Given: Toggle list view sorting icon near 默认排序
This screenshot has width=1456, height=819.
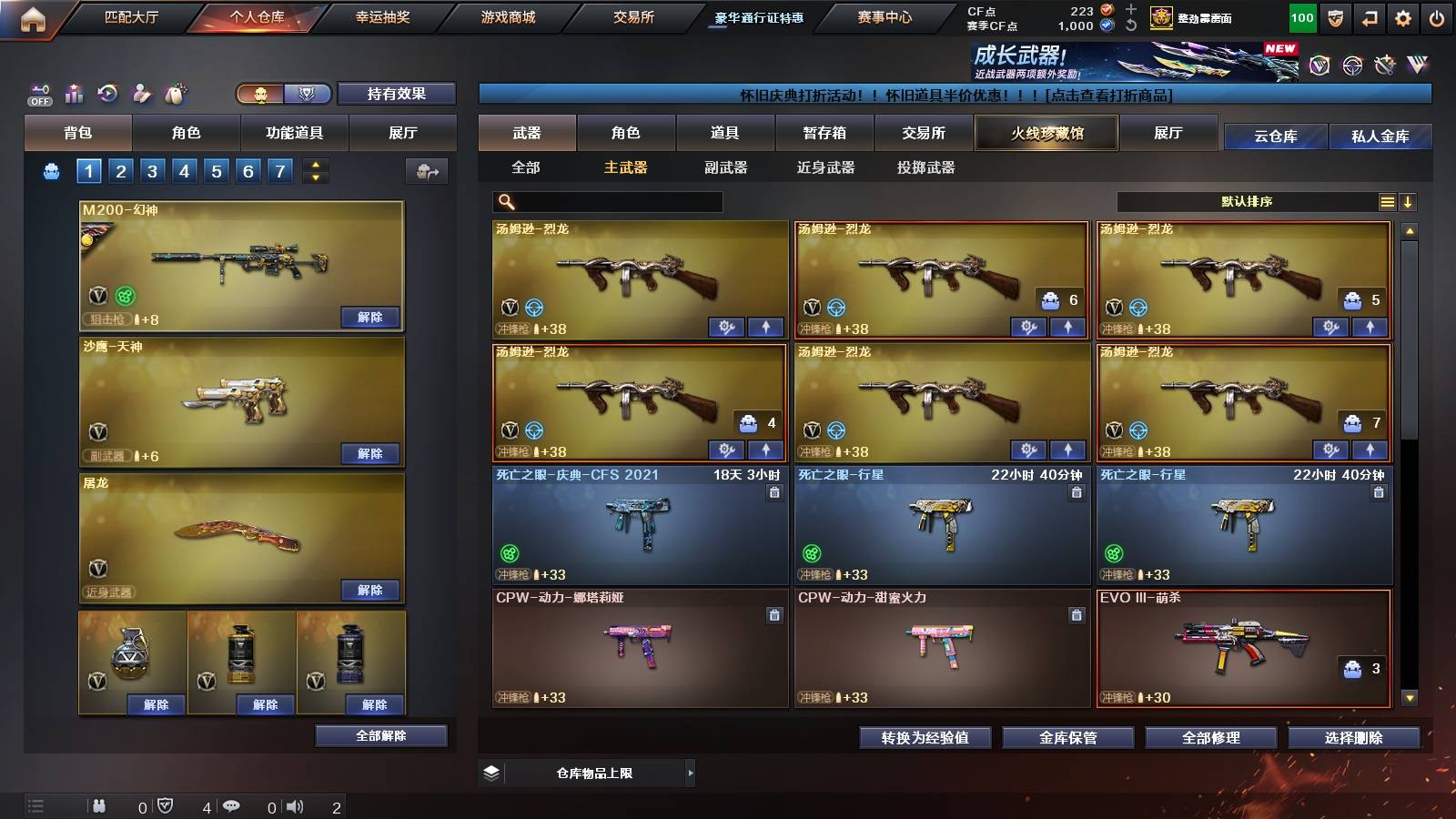Looking at the screenshot, I should (1387, 202).
